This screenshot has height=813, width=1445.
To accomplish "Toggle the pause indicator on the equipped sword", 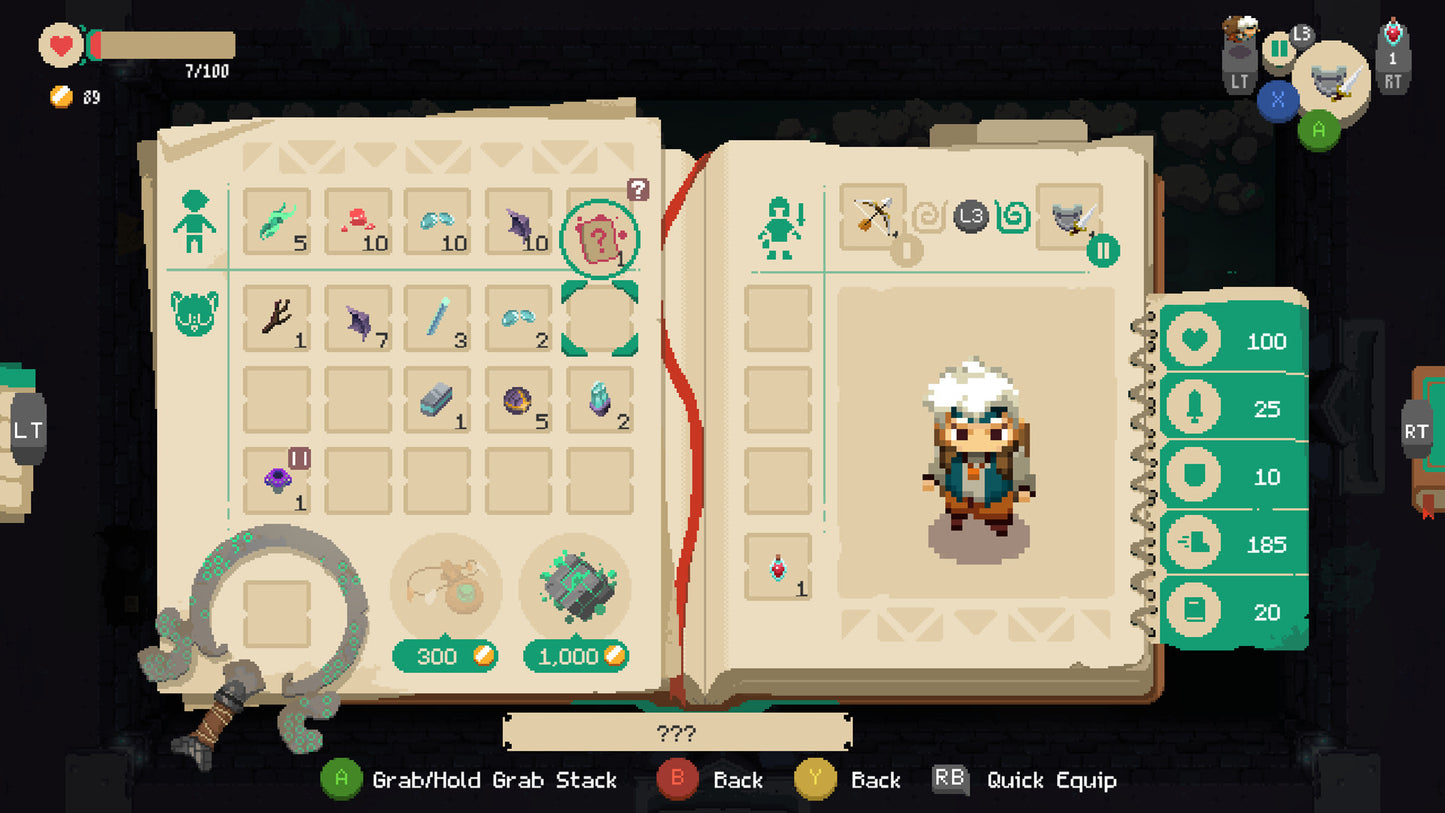I will [x=1101, y=247].
